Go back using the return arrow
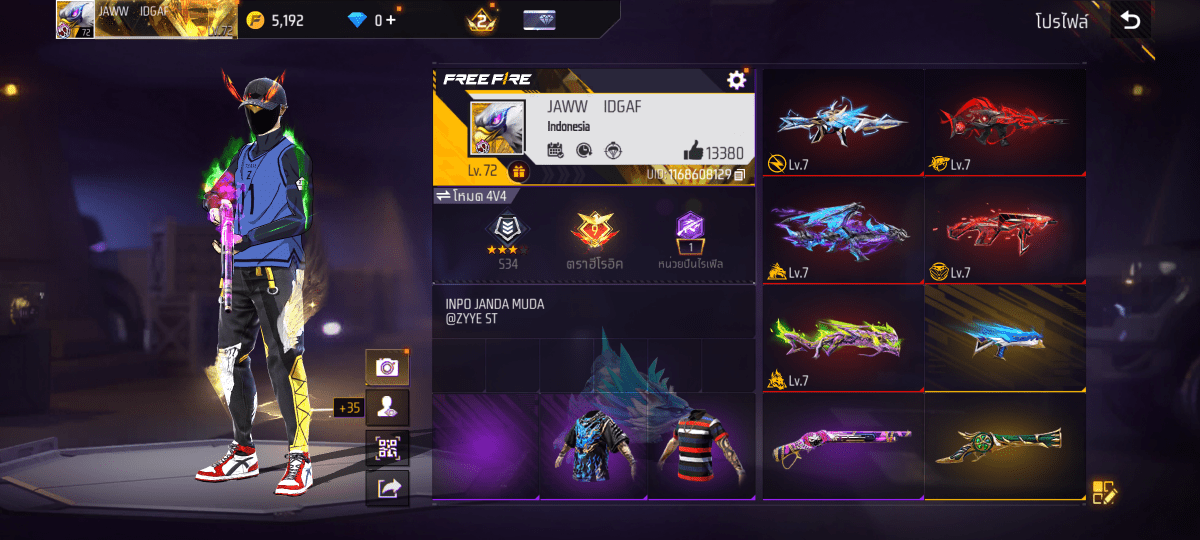Image resolution: width=1200 pixels, height=540 pixels. (1130, 21)
